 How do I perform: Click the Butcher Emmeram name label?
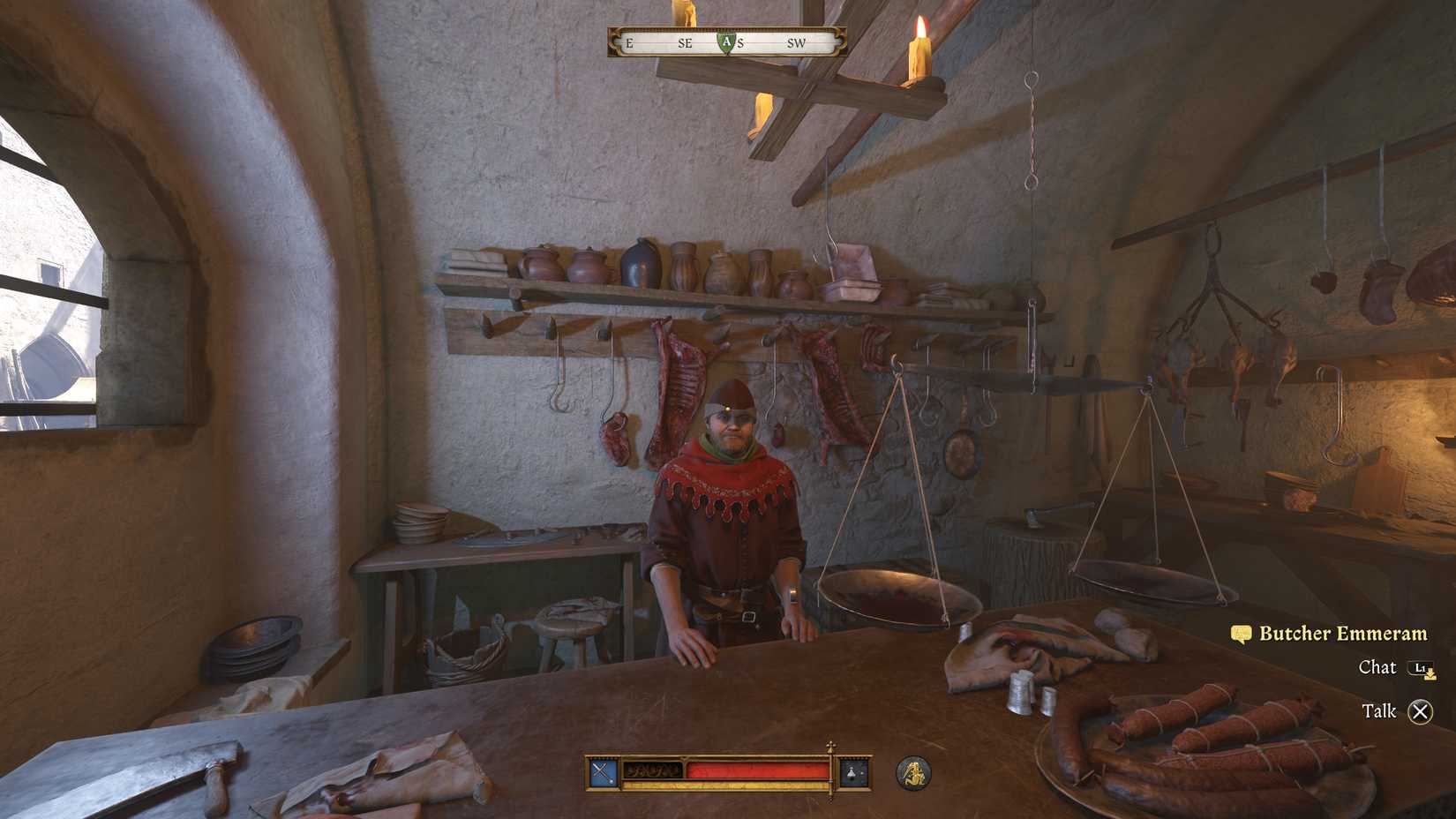(x=1344, y=634)
